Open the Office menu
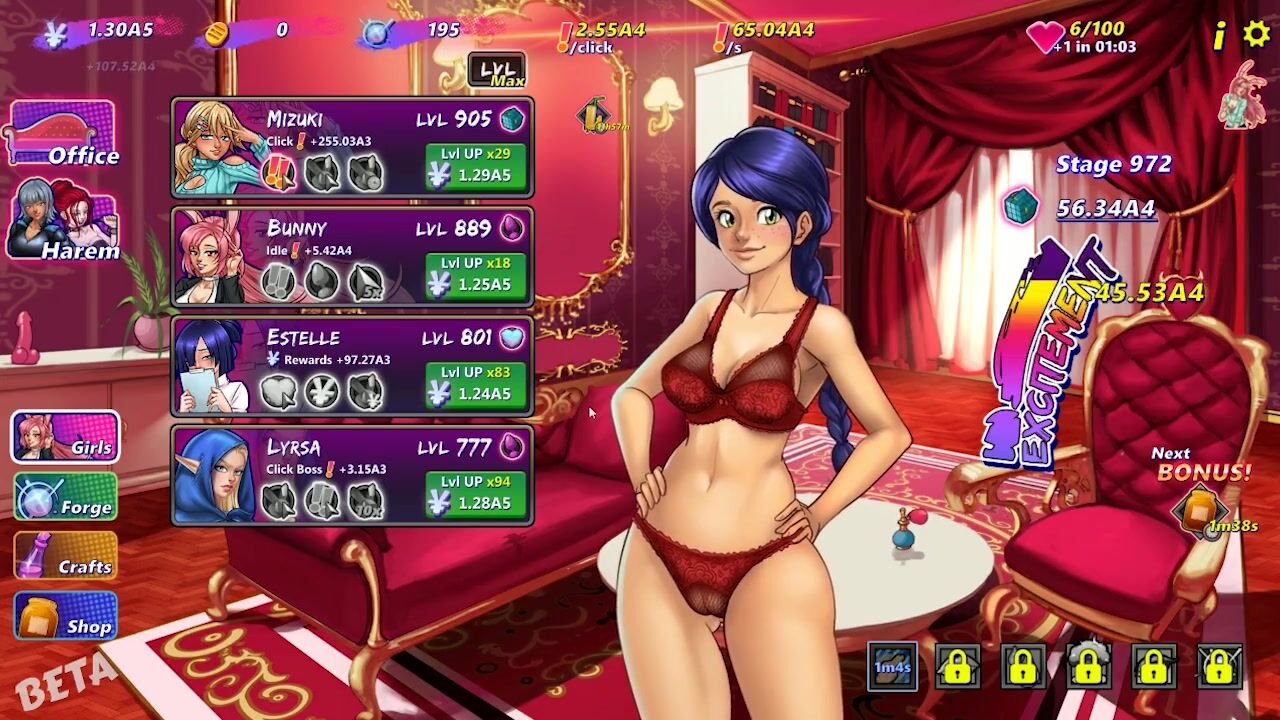This screenshot has height=720, width=1280. point(62,134)
